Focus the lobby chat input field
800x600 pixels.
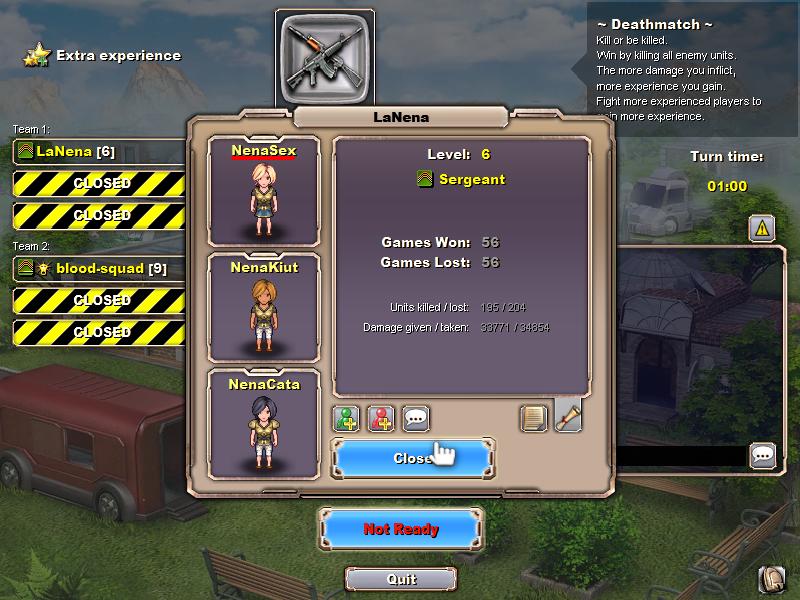tap(680, 457)
